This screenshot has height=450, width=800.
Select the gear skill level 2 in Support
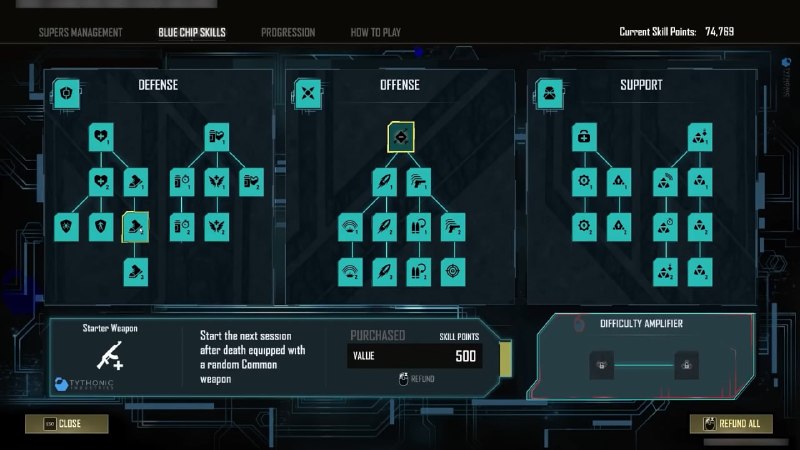(585, 227)
